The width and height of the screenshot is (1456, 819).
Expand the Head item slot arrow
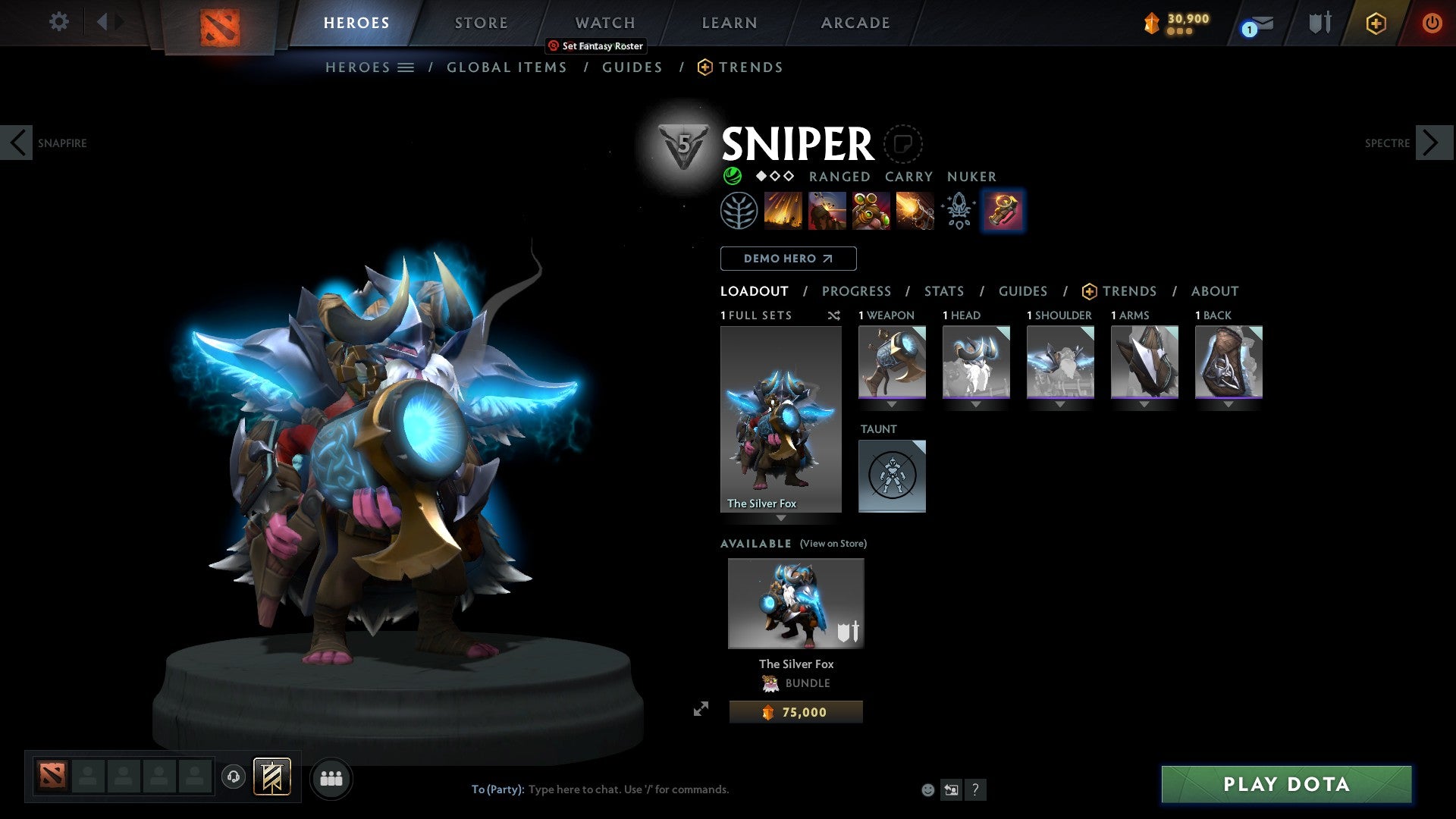976,404
